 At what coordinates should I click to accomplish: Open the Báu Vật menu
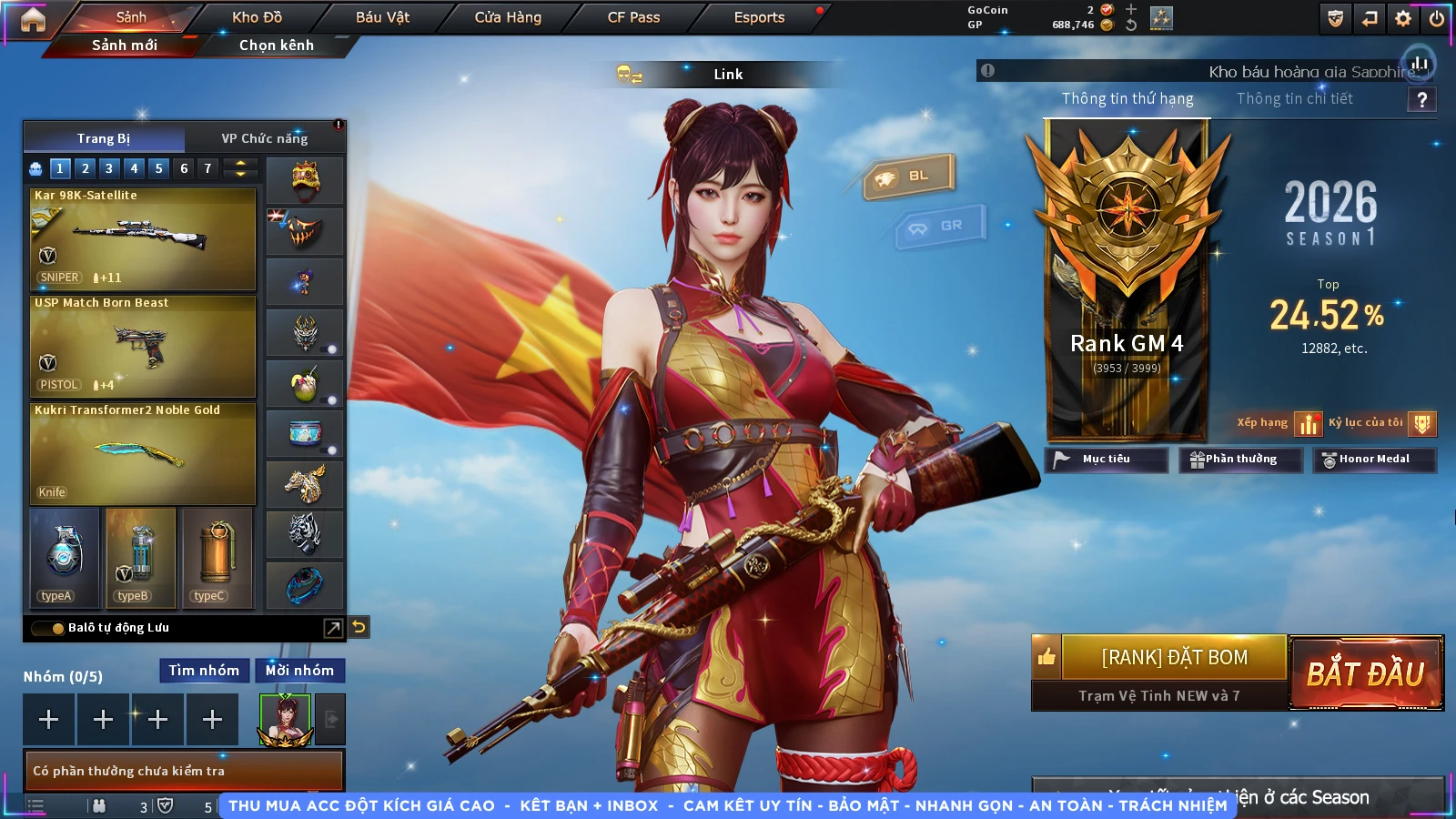pyautogui.click(x=382, y=17)
